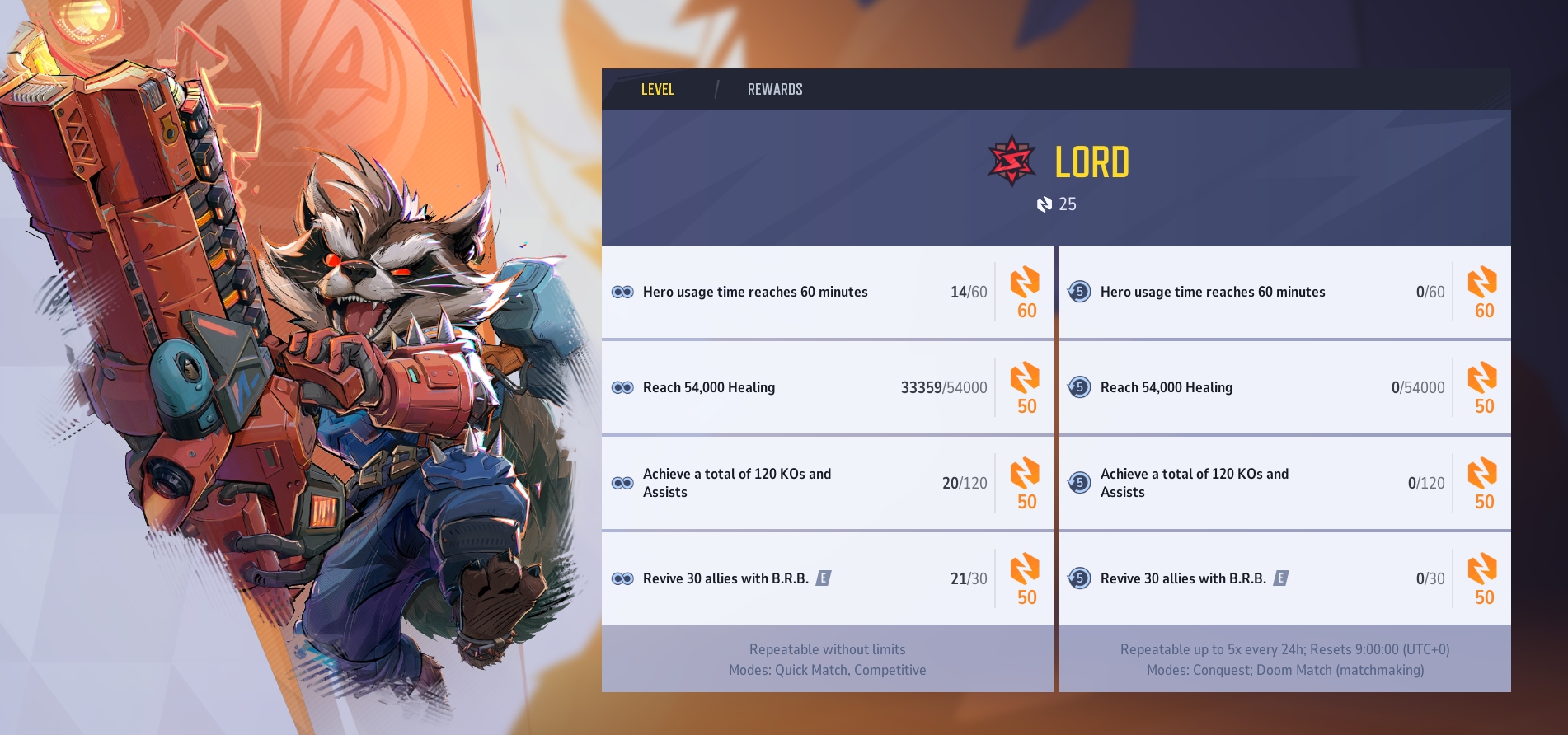Select the LEVEL tab

[x=657, y=89]
